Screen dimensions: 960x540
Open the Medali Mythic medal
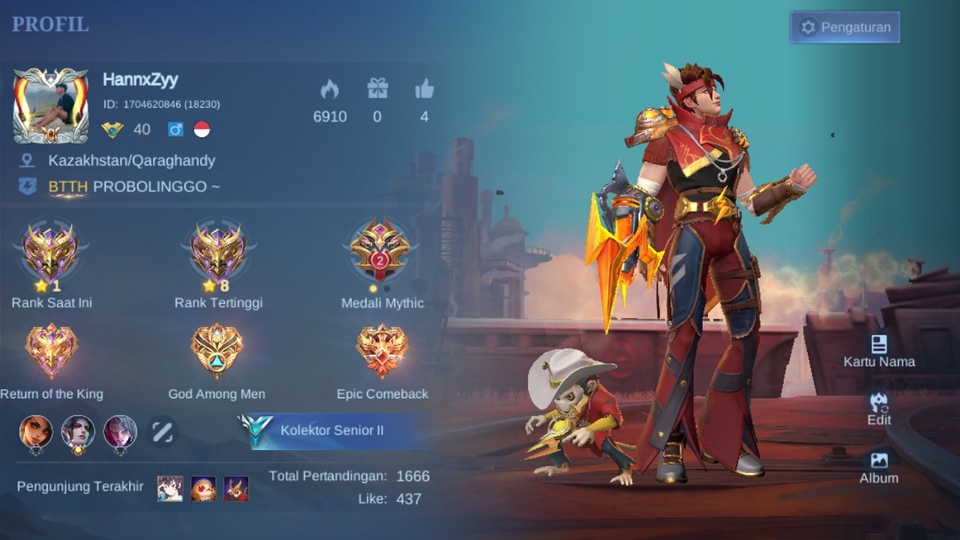click(x=381, y=255)
